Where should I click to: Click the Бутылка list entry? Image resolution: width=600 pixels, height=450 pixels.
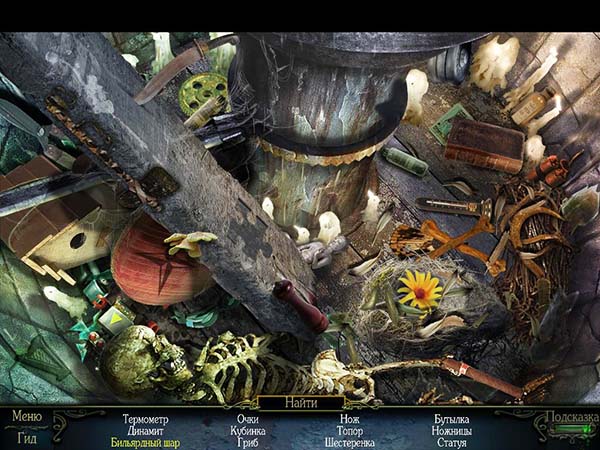tap(452, 419)
